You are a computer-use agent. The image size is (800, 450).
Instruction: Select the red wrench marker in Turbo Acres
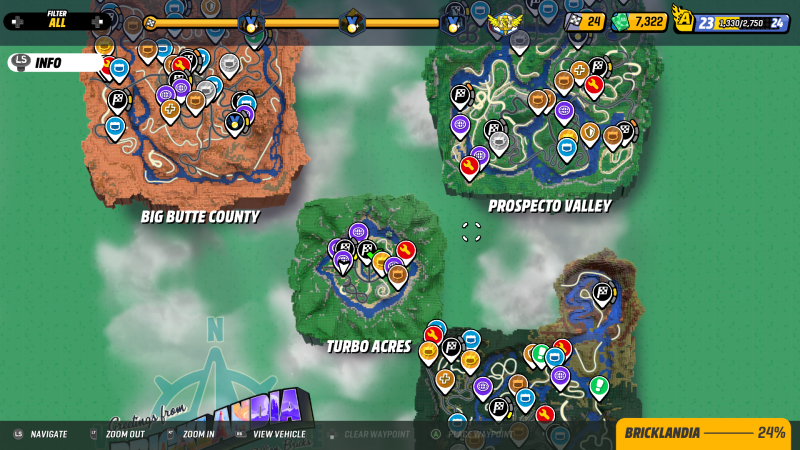[405, 250]
